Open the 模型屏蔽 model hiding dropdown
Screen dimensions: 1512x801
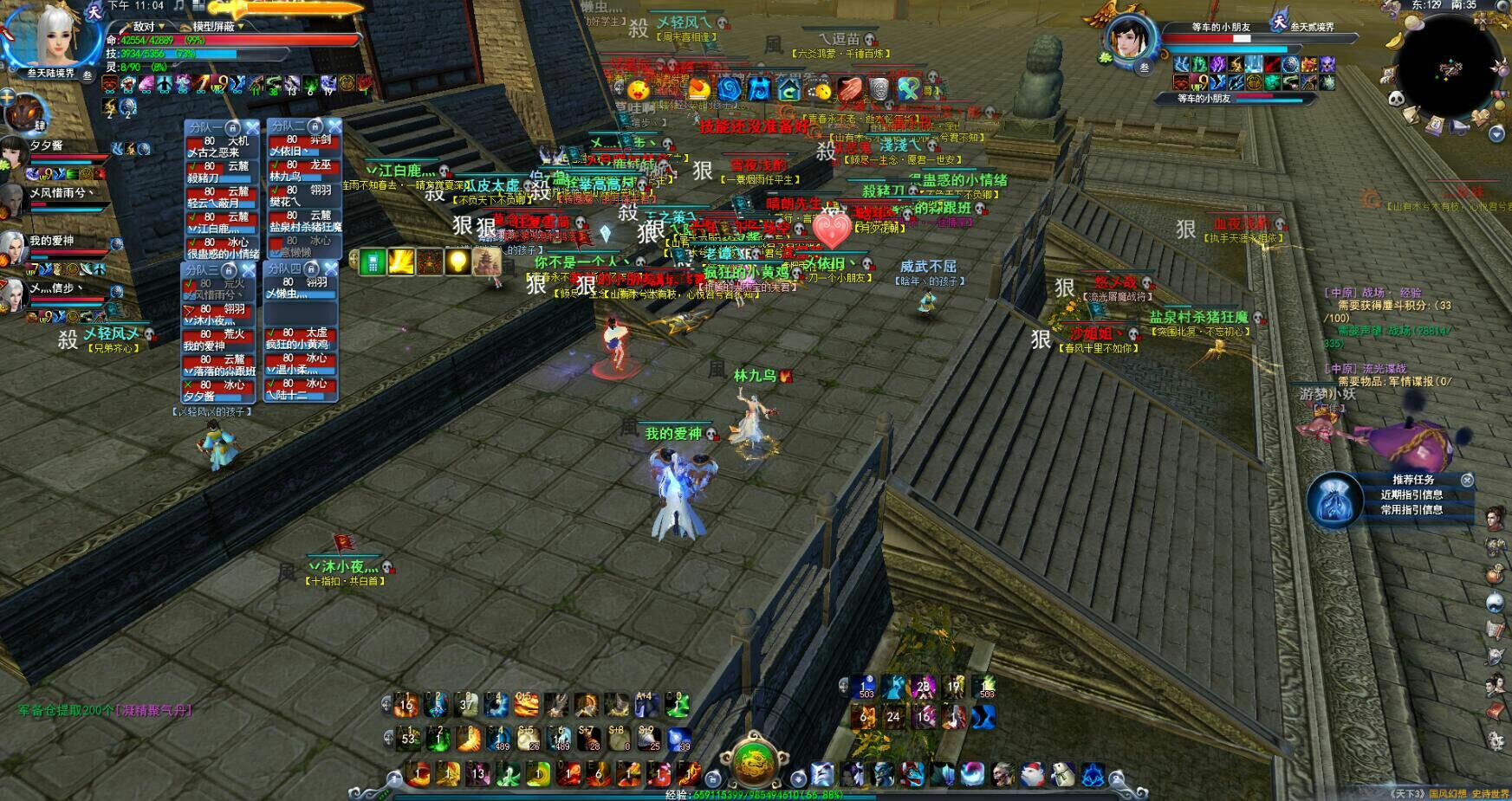point(217,26)
